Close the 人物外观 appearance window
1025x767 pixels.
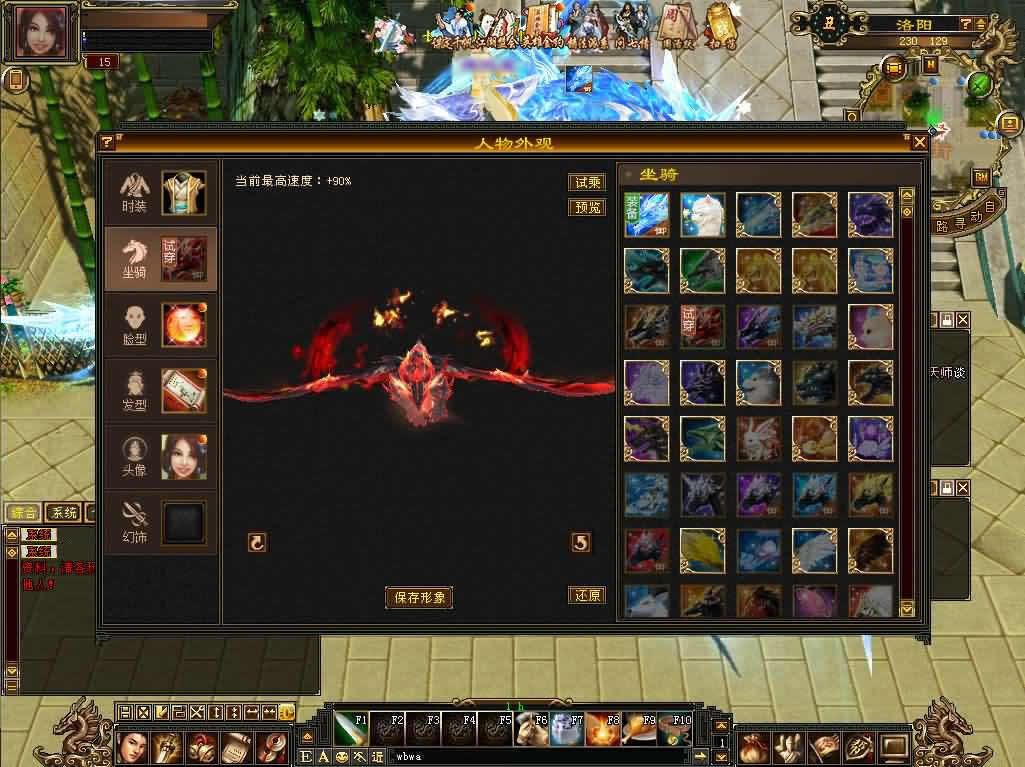click(920, 143)
